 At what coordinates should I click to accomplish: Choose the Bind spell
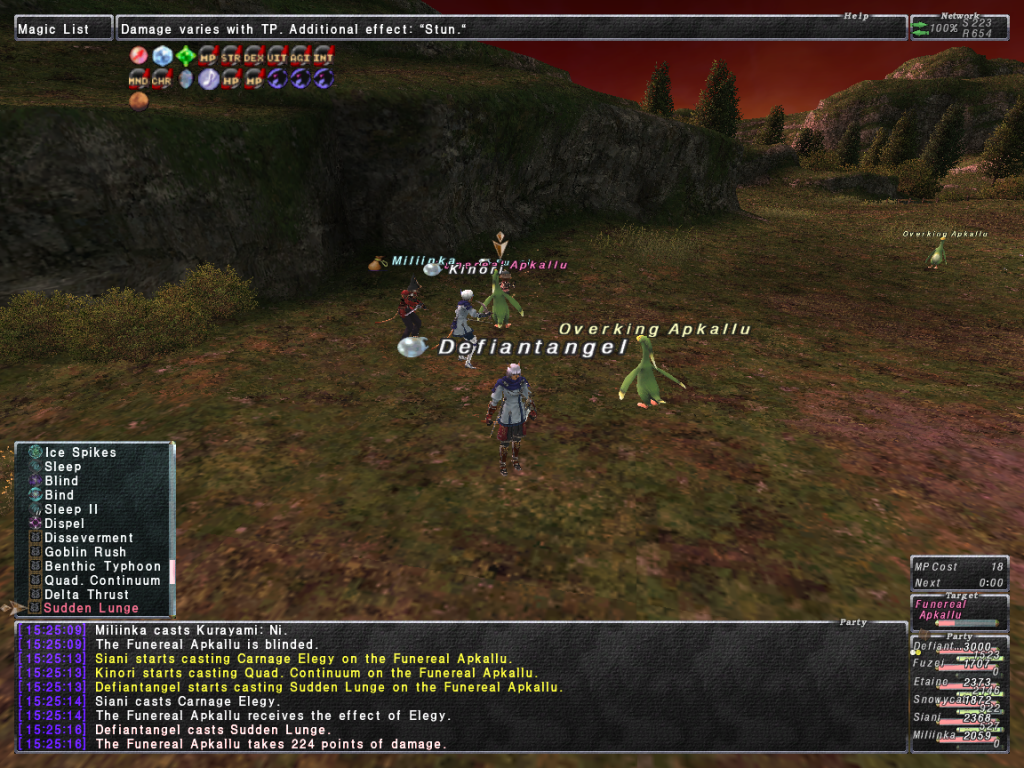coord(59,495)
